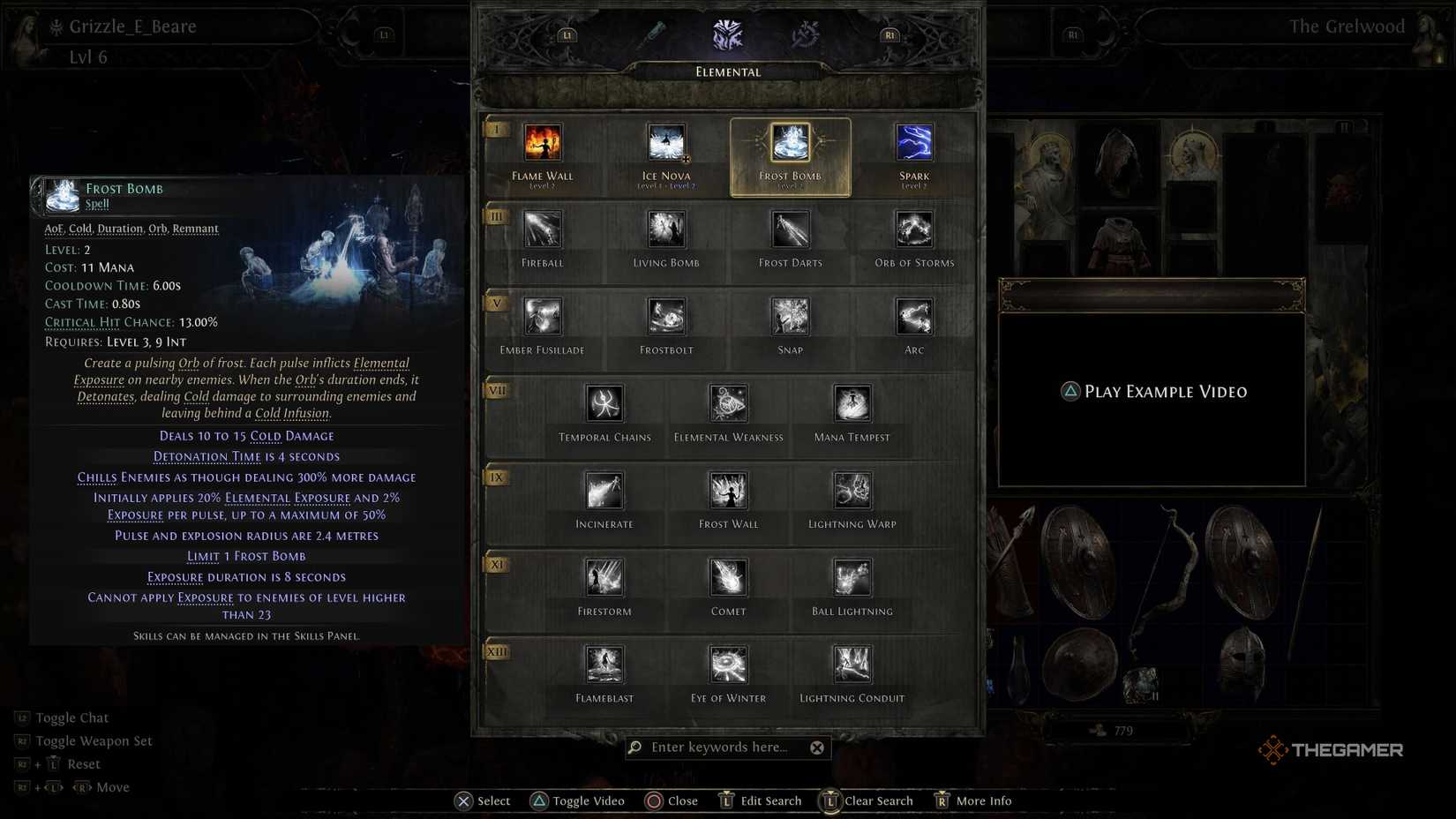The width and height of the screenshot is (1456, 819).
Task: Select the Orb of Storms gem
Action: (x=913, y=231)
